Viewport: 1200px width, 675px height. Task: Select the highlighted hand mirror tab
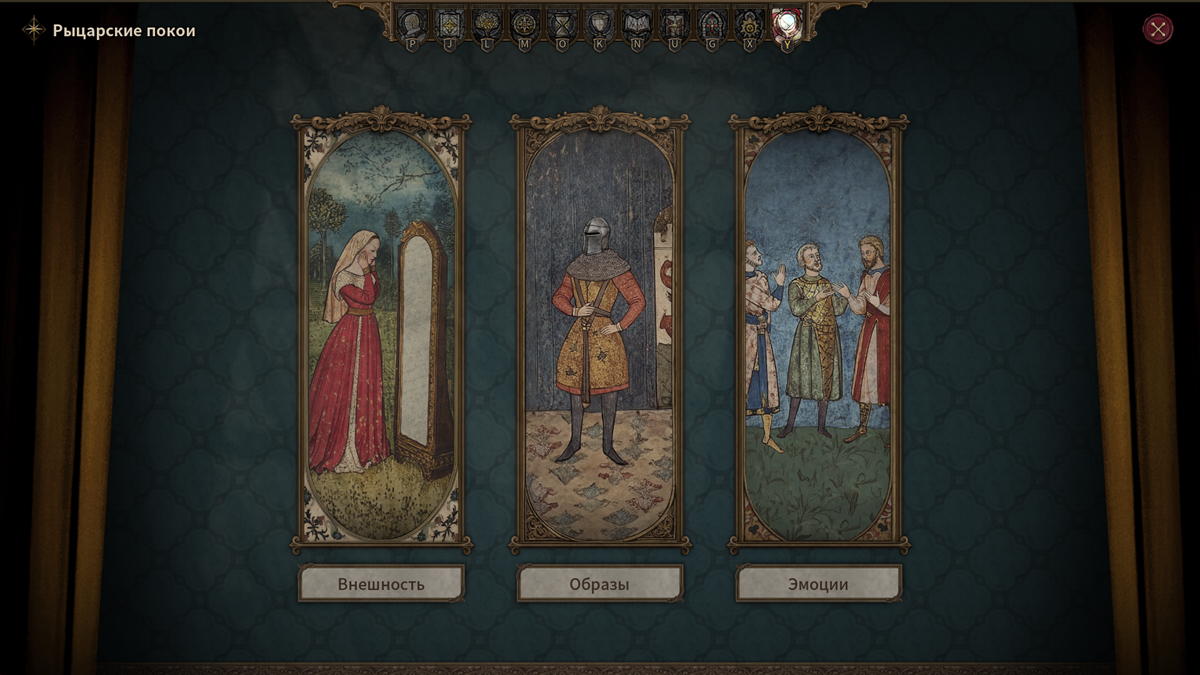(787, 23)
